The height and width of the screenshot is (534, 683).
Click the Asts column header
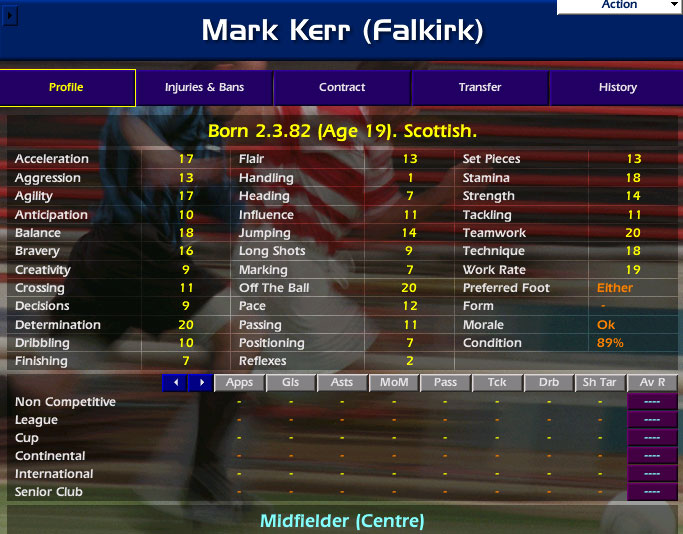342,382
